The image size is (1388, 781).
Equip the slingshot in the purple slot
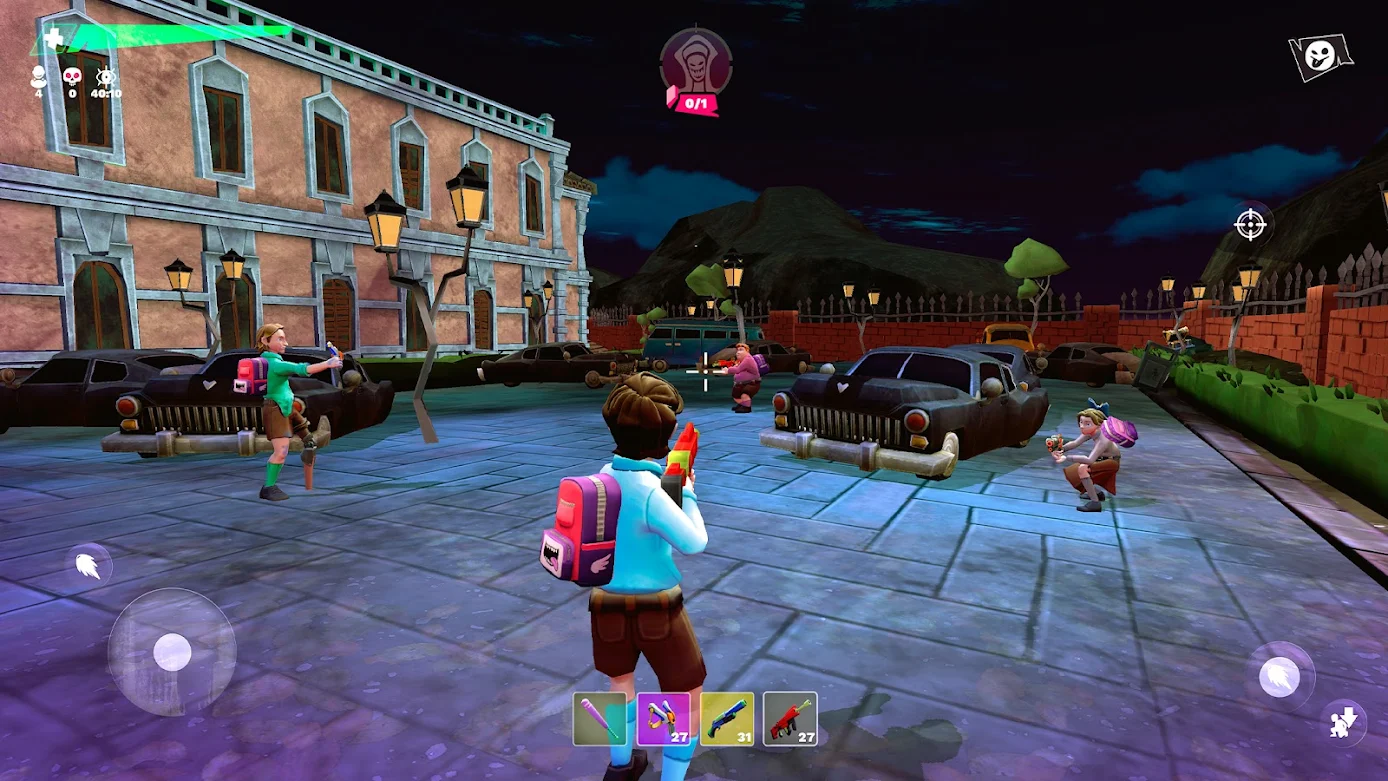tap(663, 719)
